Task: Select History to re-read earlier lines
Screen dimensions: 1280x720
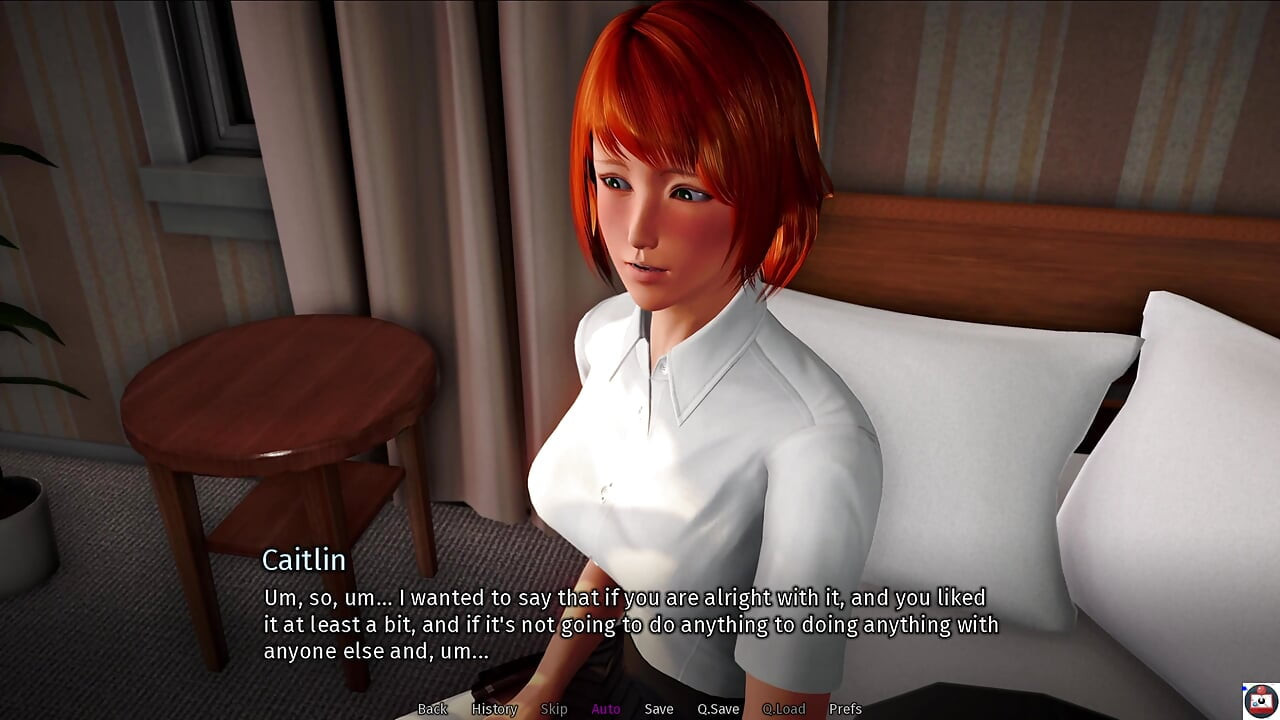Action: (493, 708)
